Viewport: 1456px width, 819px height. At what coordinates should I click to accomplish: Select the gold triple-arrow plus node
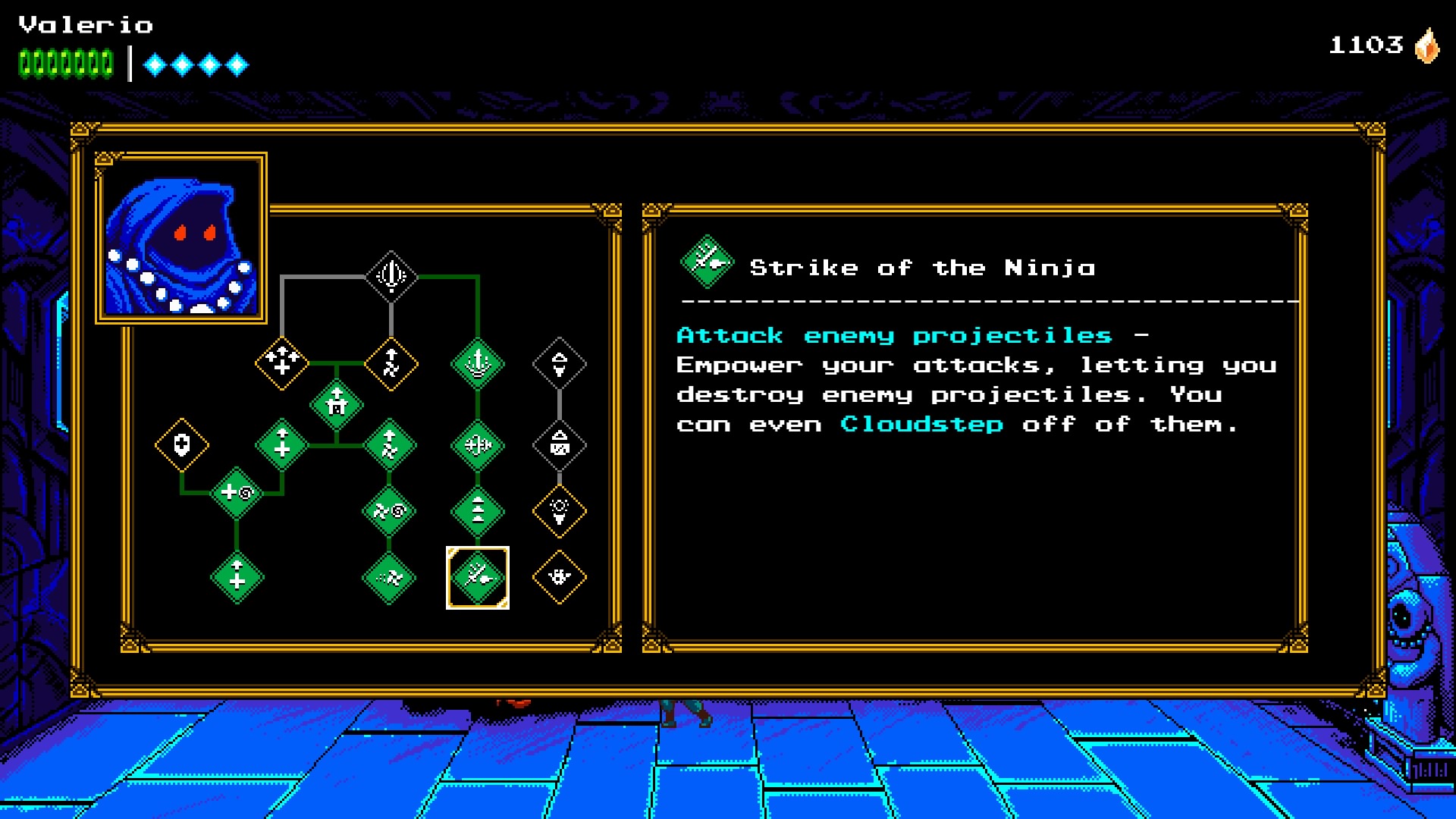point(282,363)
